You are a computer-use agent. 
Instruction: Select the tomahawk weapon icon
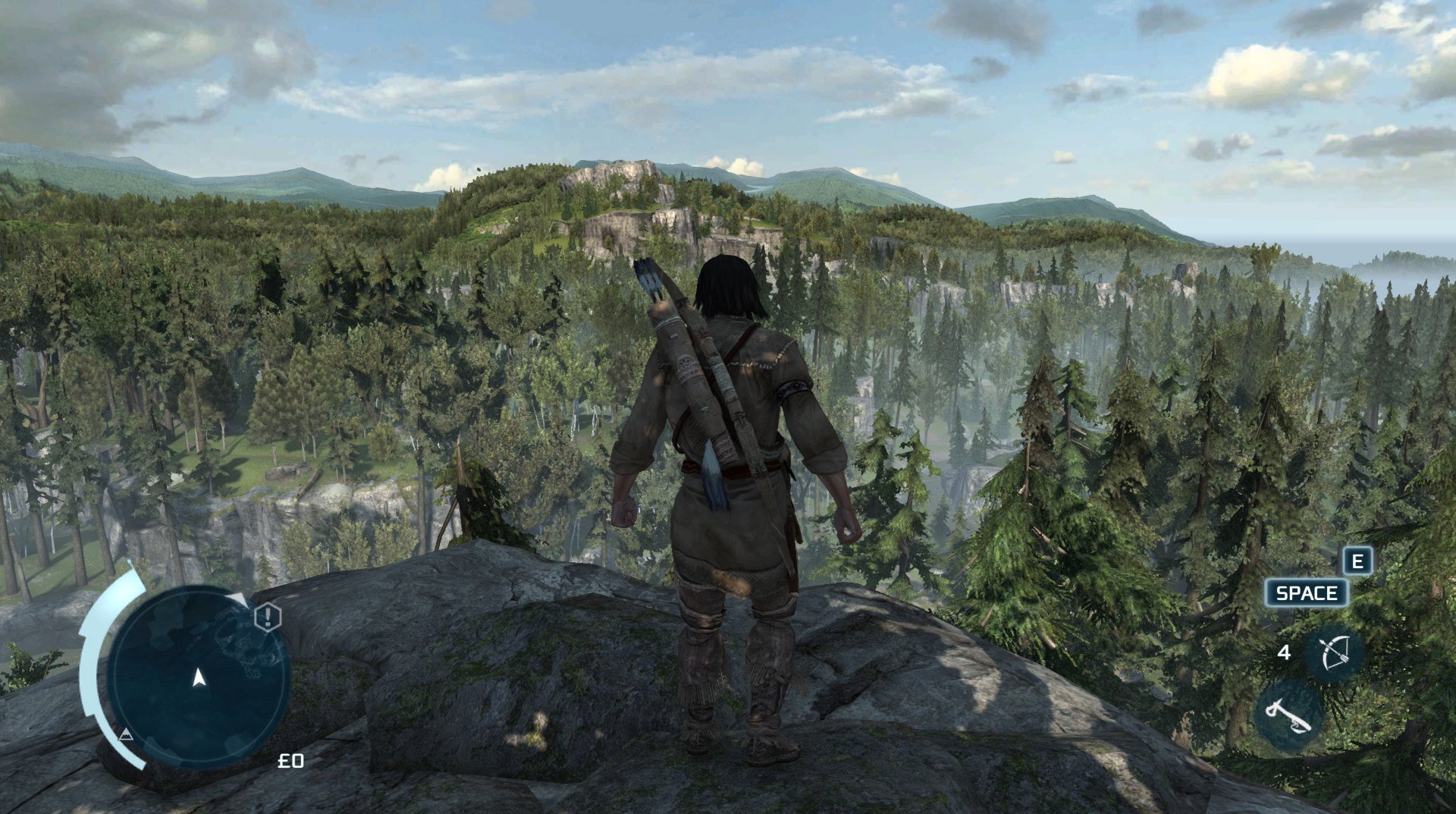[1288, 715]
